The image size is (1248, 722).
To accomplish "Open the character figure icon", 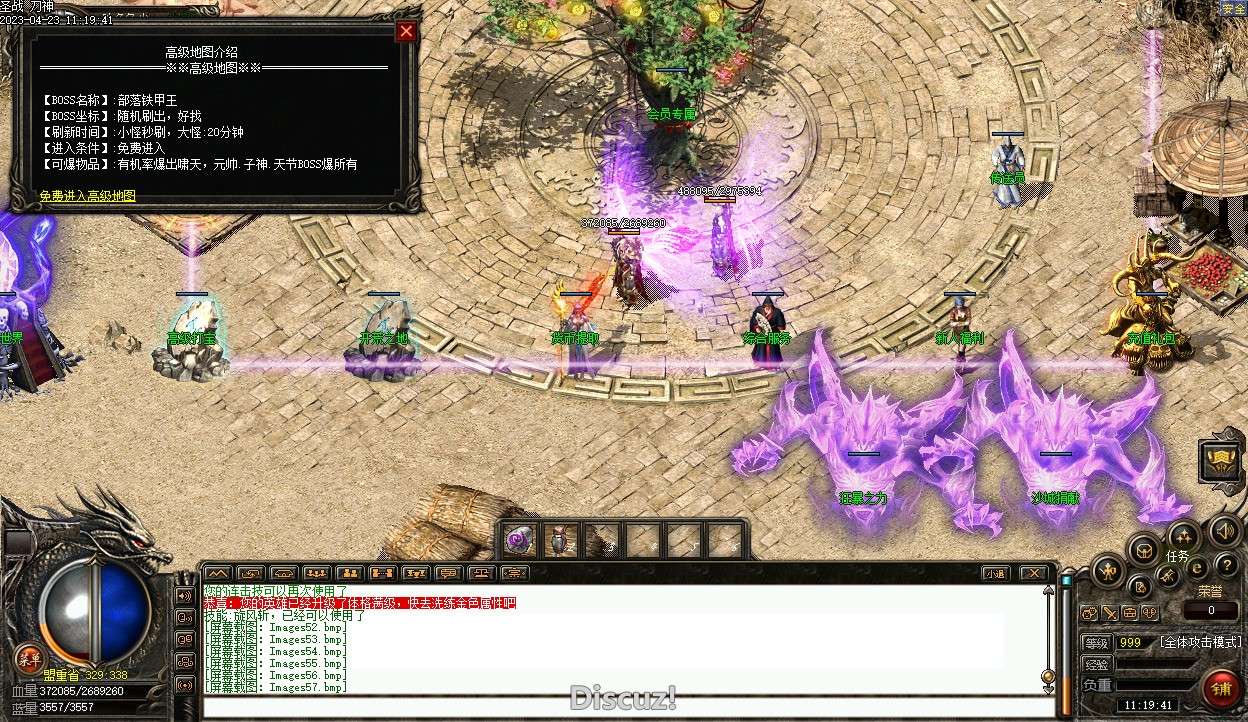I will click(1108, 572).
